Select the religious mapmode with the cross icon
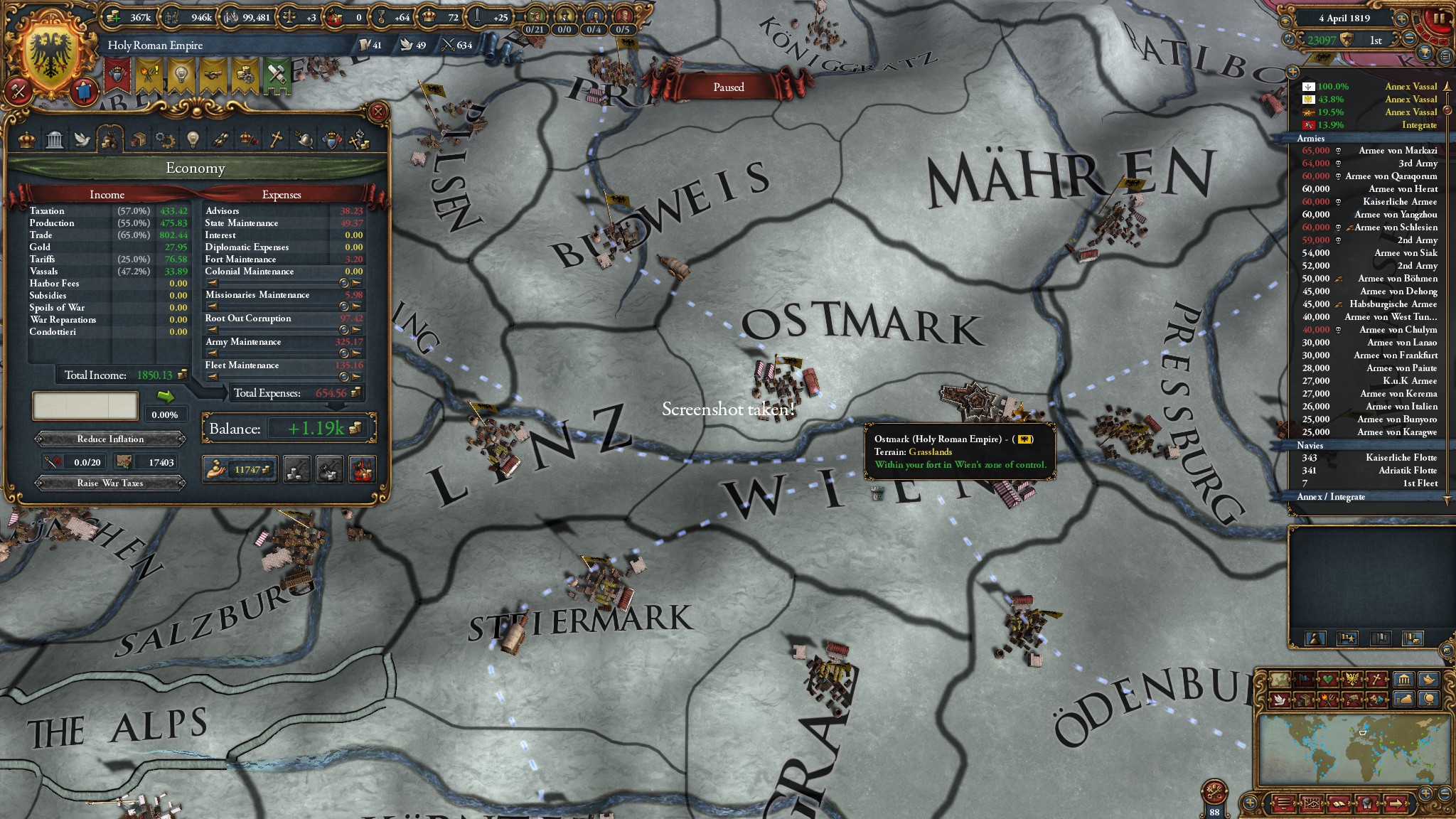This screenshot has height=819, width=1456. (1376, 679)
